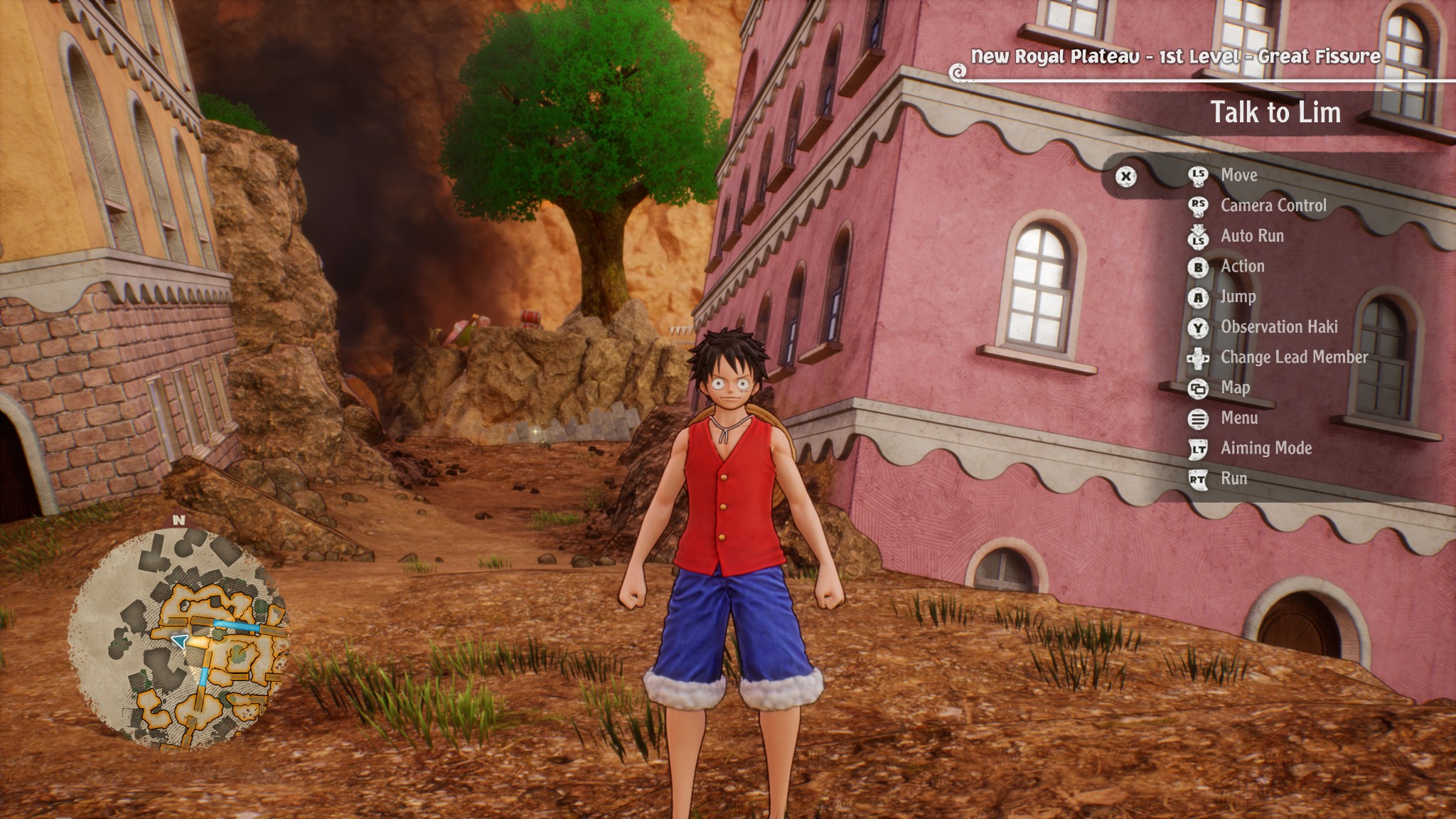The image size is (1456, 819).
Task: Click the Y Observation Haki button icon
Action: 1199,327
